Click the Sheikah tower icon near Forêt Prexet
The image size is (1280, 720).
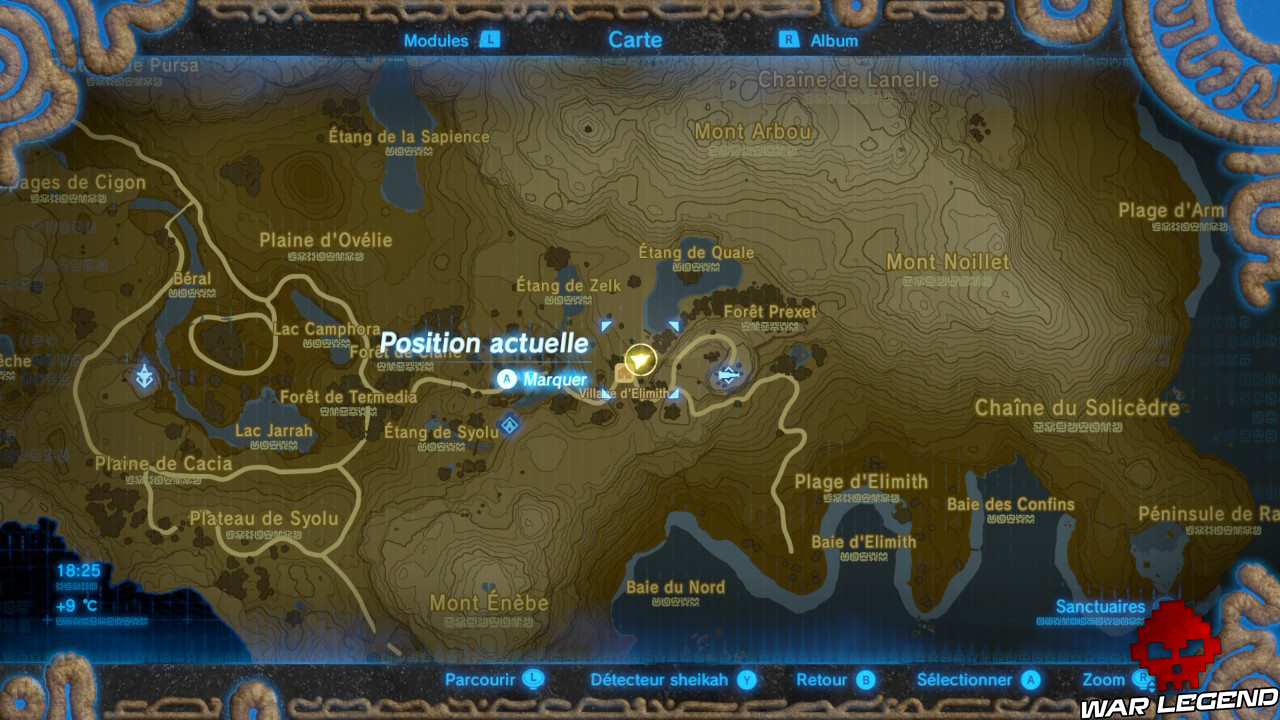click(727, 376)
